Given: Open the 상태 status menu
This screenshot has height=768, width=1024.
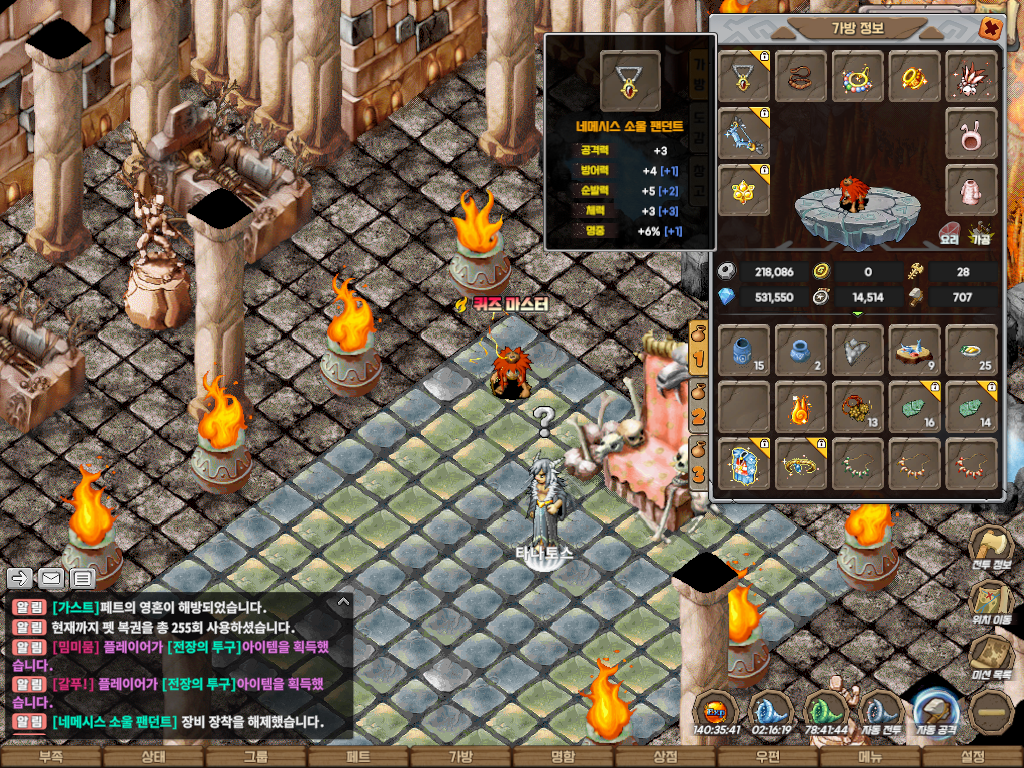Looking at the screenshot, I should pyautogui.click(x=152, y=757).
